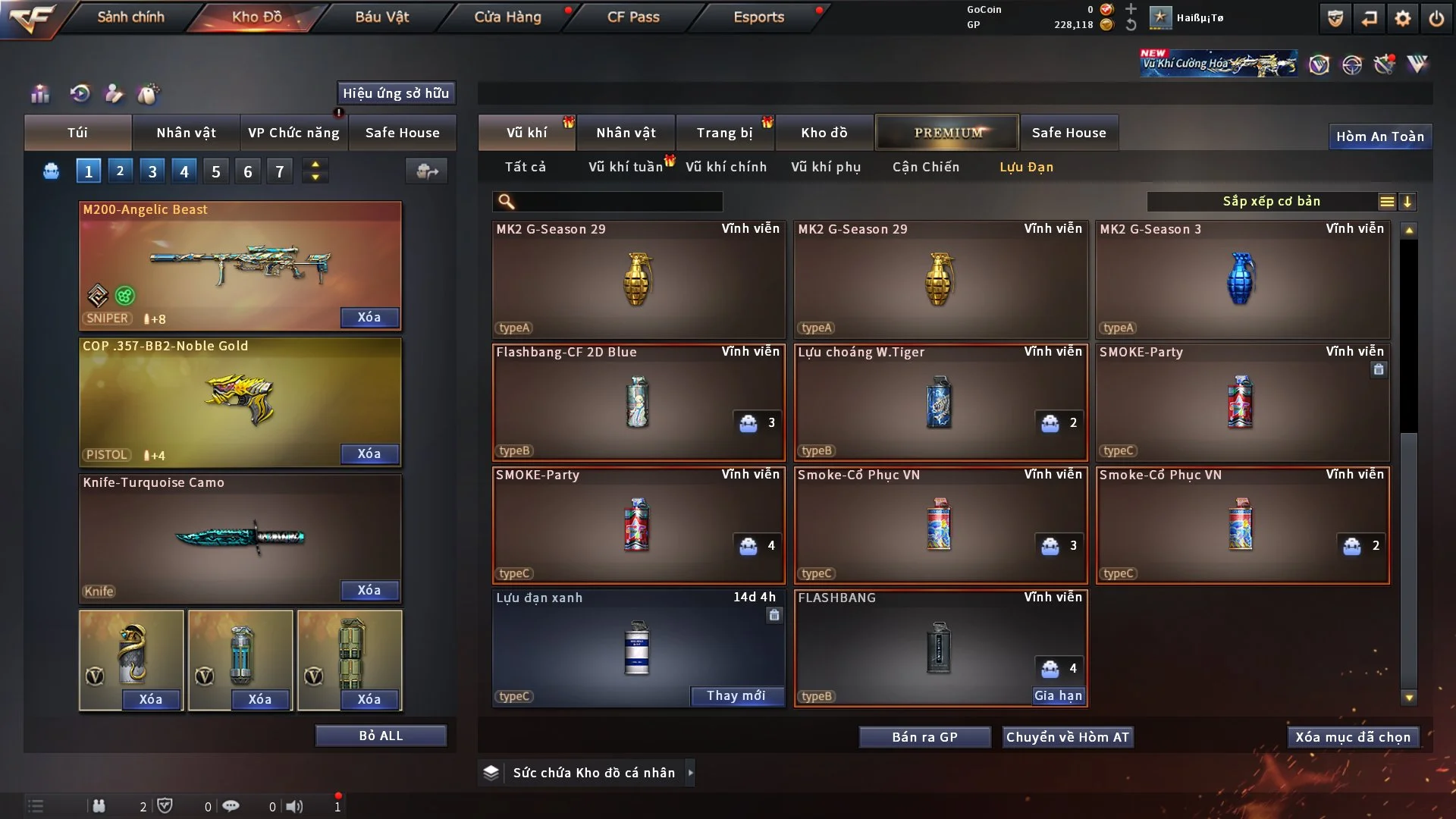Renew Lựu đạn xanh with Thay mới
The image size is (1456, 819).
coord(736,695)
